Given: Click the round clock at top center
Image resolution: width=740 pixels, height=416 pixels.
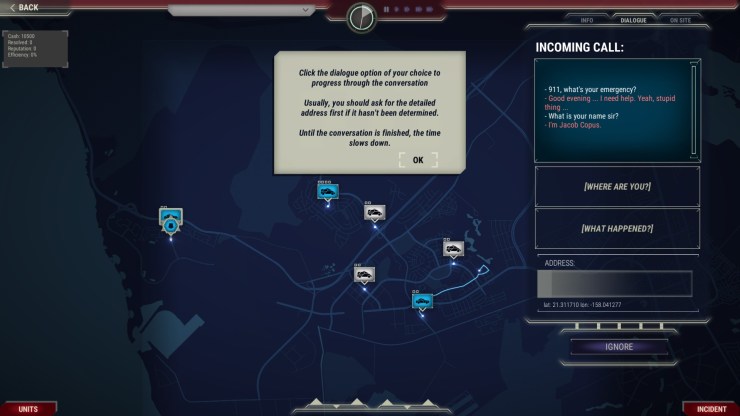Looking at the screenshot, I should coord(362,17).
